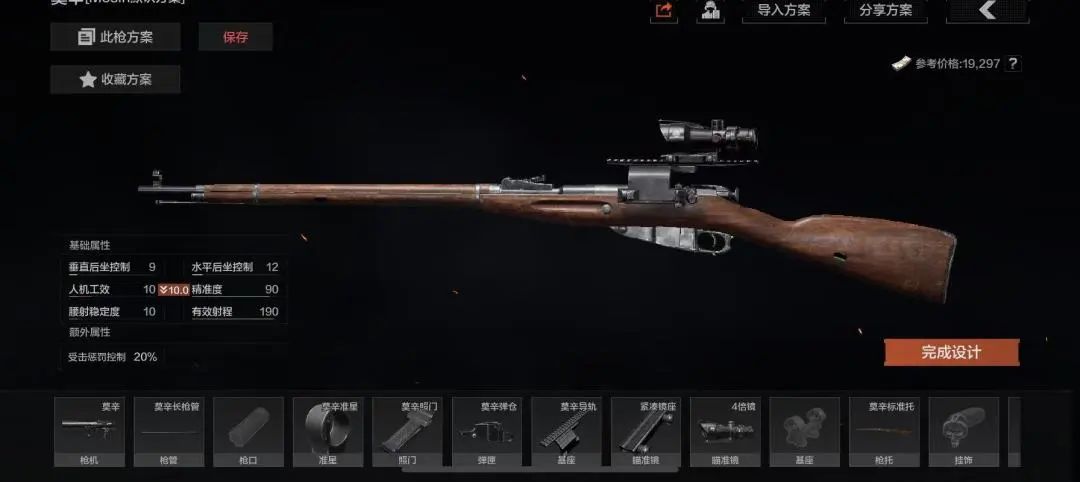Open the 此枪方案 (this gun's builds) list

pos(115,37)
